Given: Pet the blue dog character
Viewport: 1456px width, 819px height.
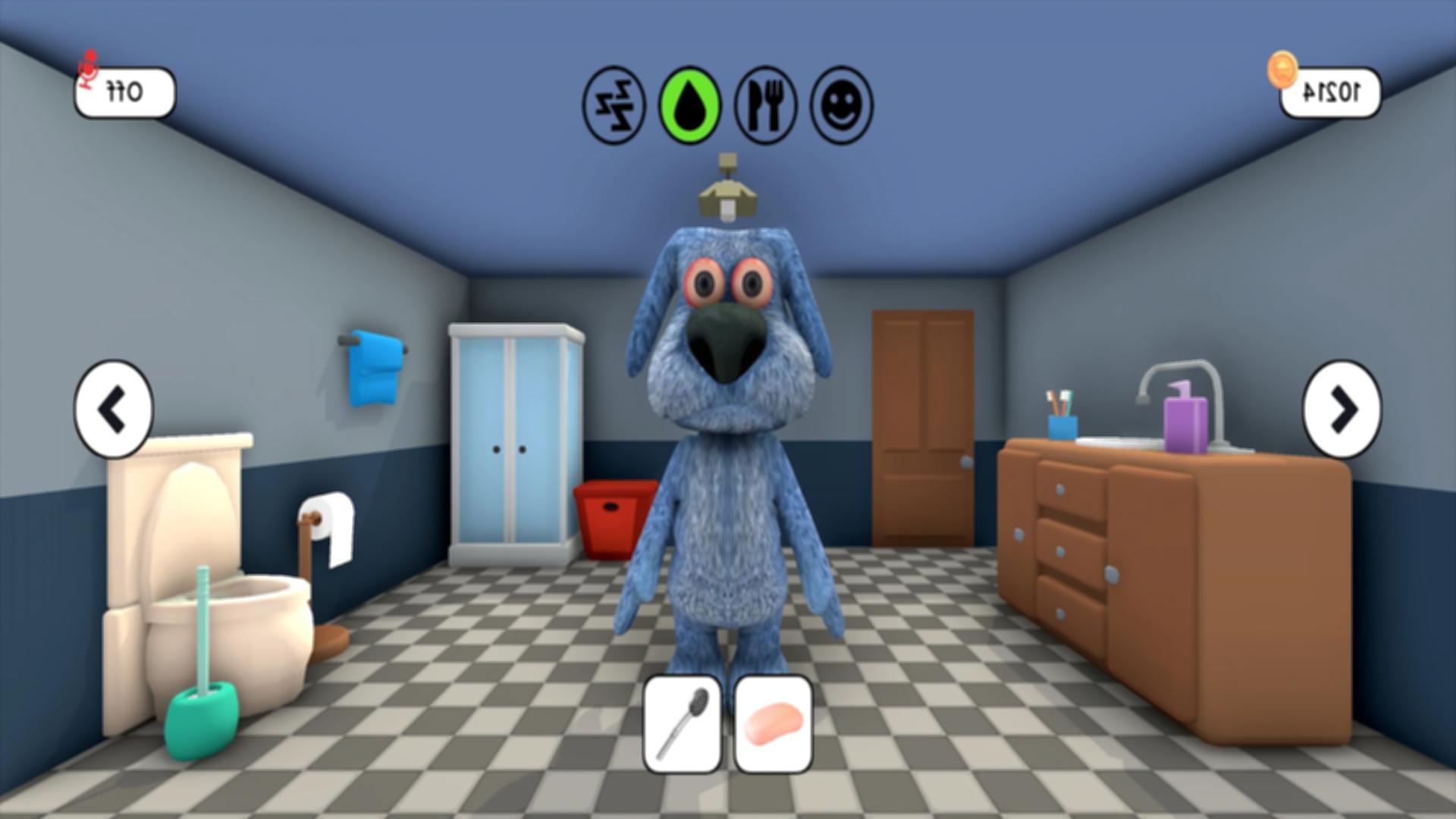Looking at the screenshot, I should point(728,455).
